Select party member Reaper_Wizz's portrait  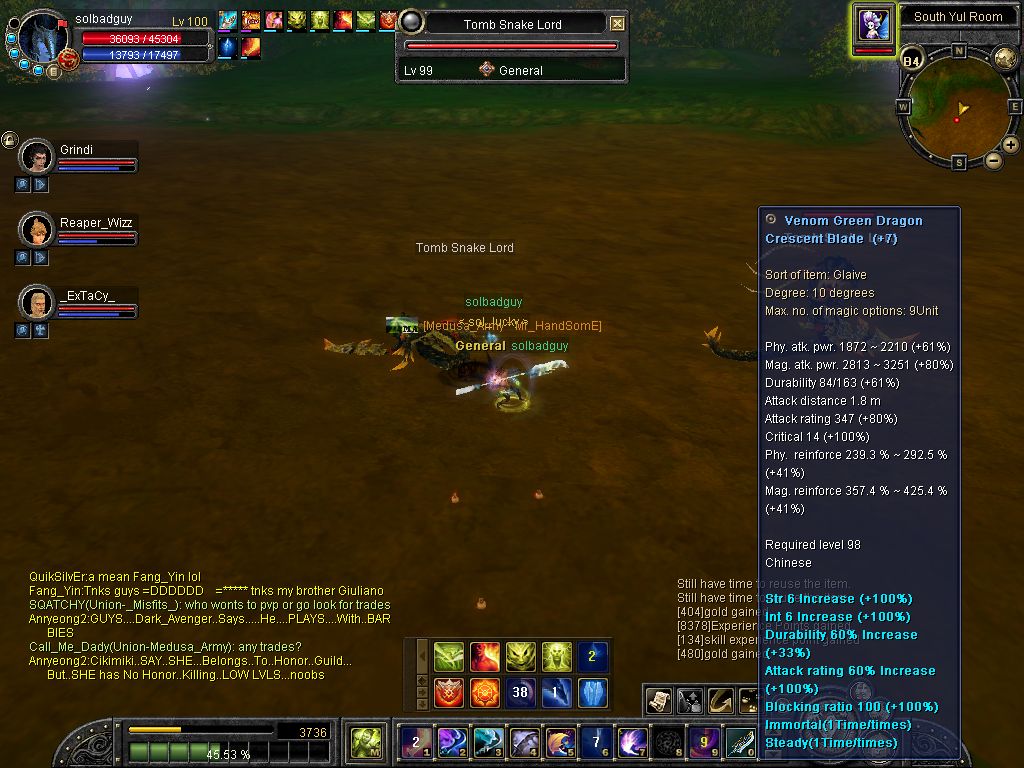pyautogui.click(x=36, y=230)
